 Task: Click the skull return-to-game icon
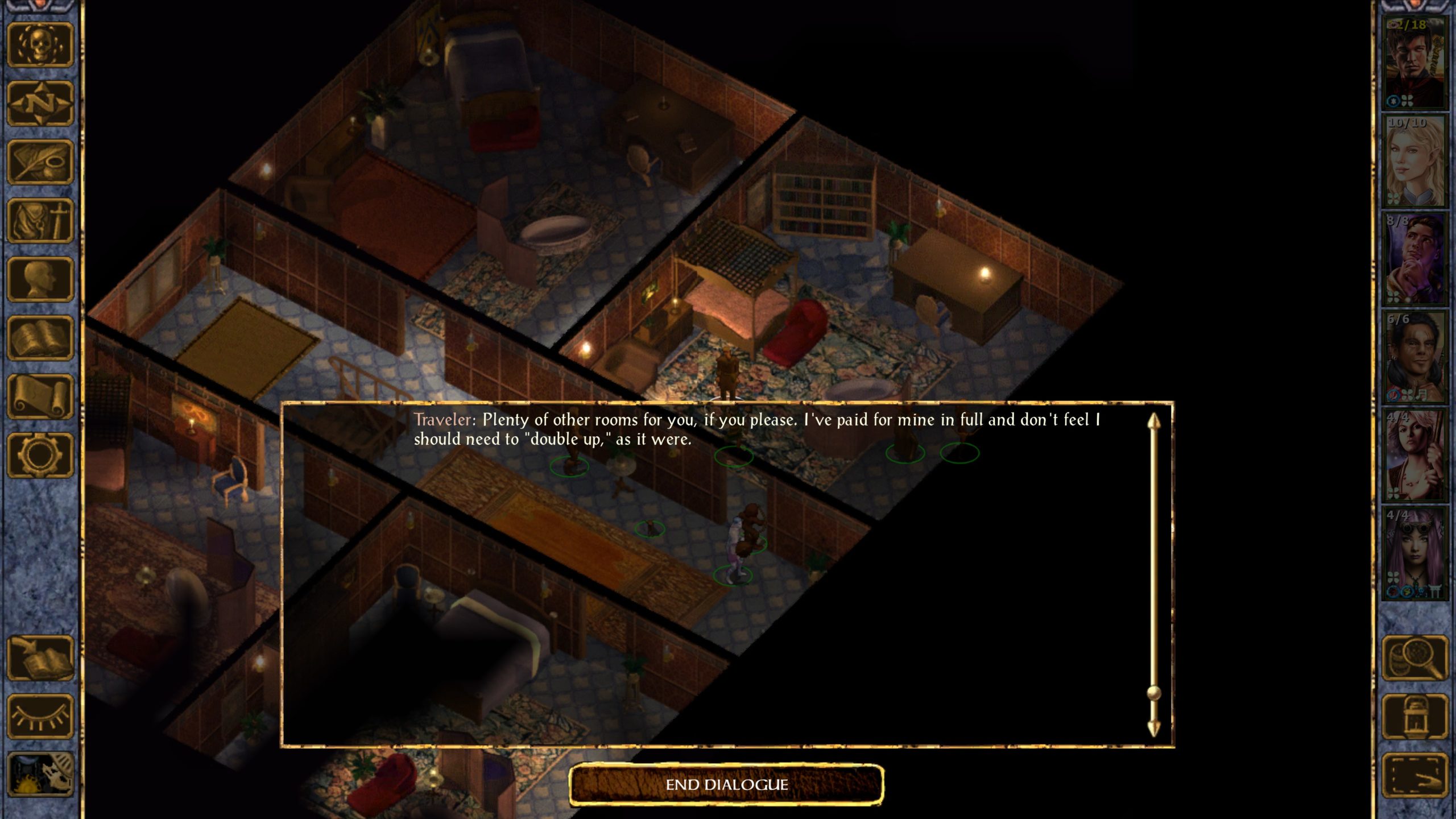click(40, 45)
